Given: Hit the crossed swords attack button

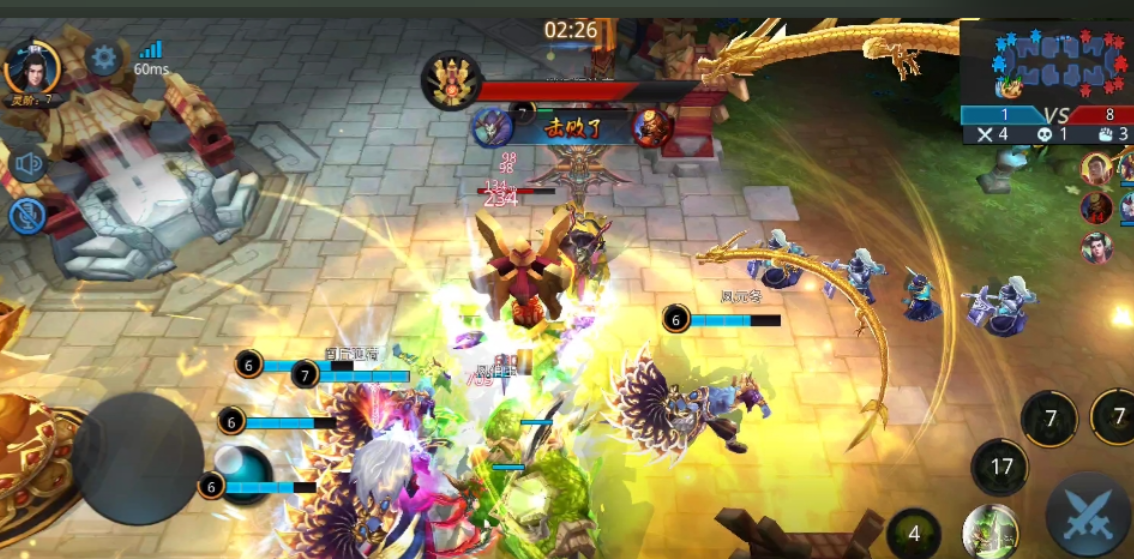Looking at the screenshot, I should tap(1088, 515).
